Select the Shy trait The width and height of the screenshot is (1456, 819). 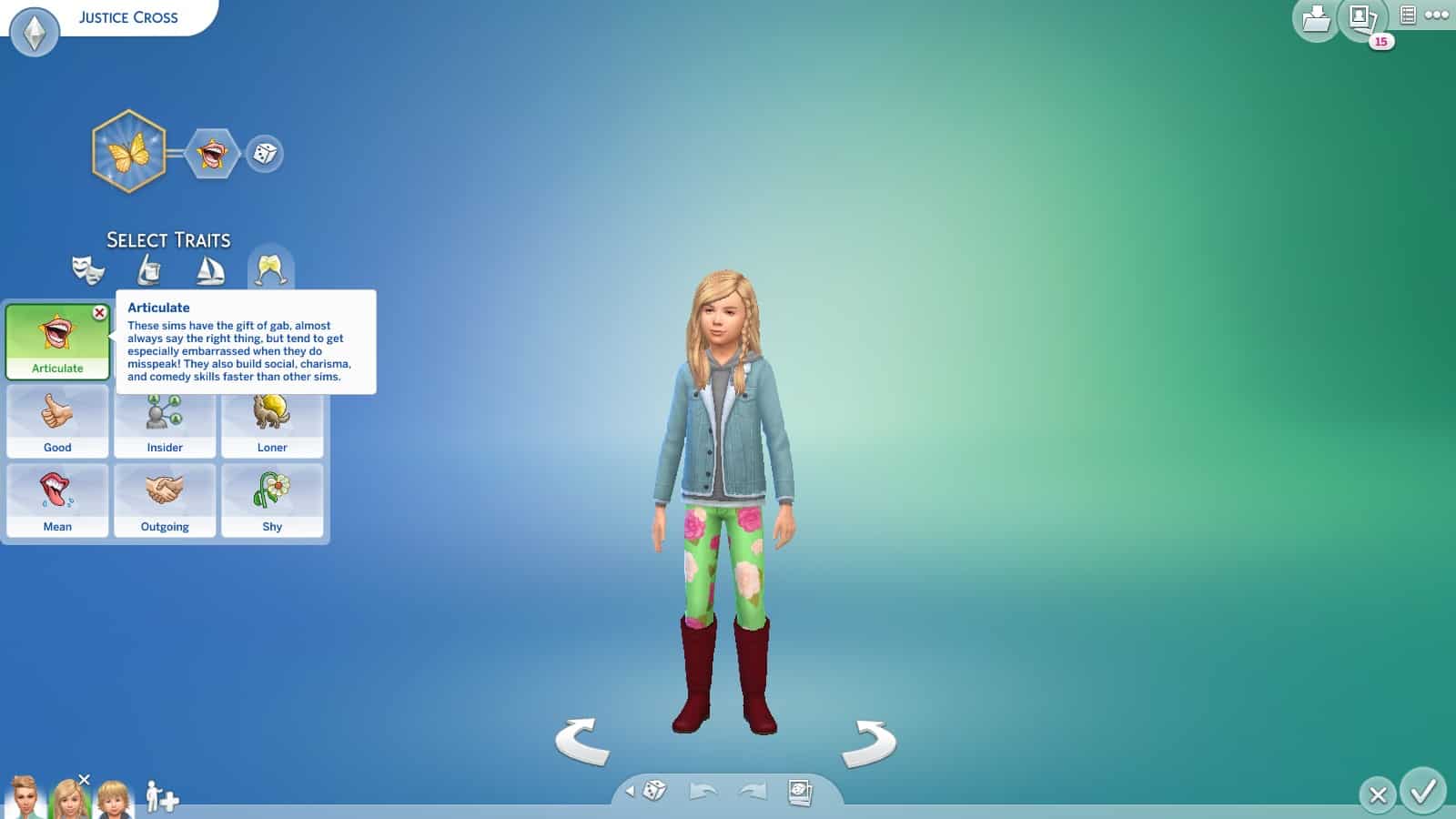click(x=272, y=500)
